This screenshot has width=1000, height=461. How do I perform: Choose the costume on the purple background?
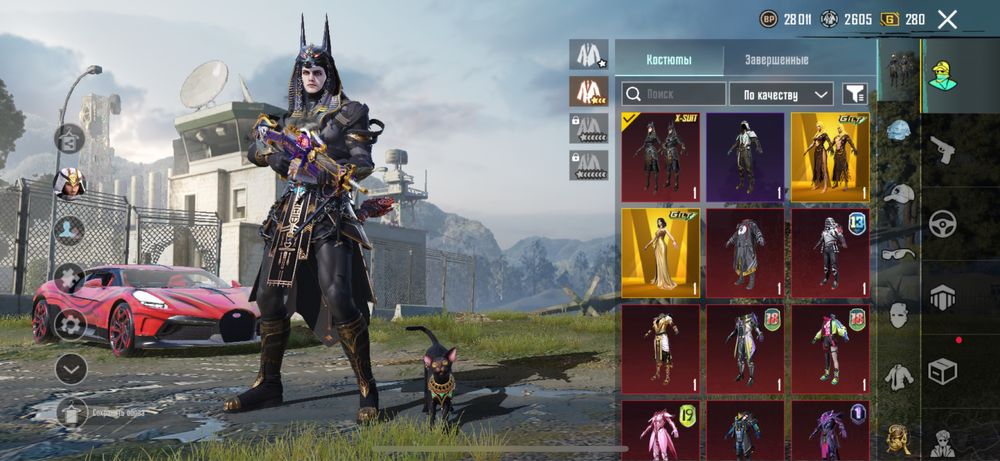coord(745,157)
